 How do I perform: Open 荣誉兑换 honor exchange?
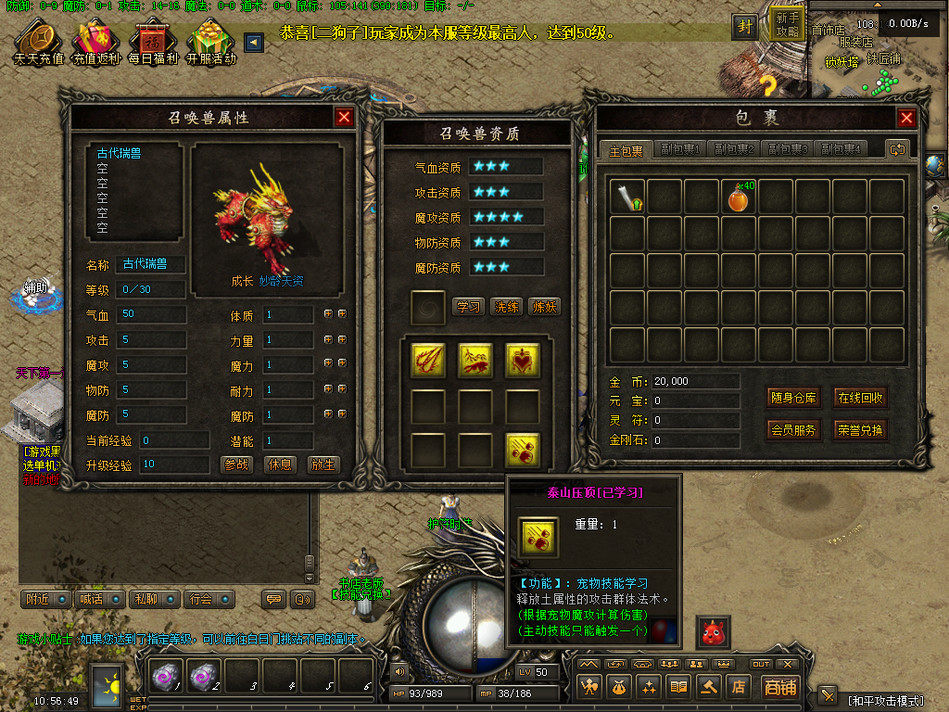pos(860,431)
